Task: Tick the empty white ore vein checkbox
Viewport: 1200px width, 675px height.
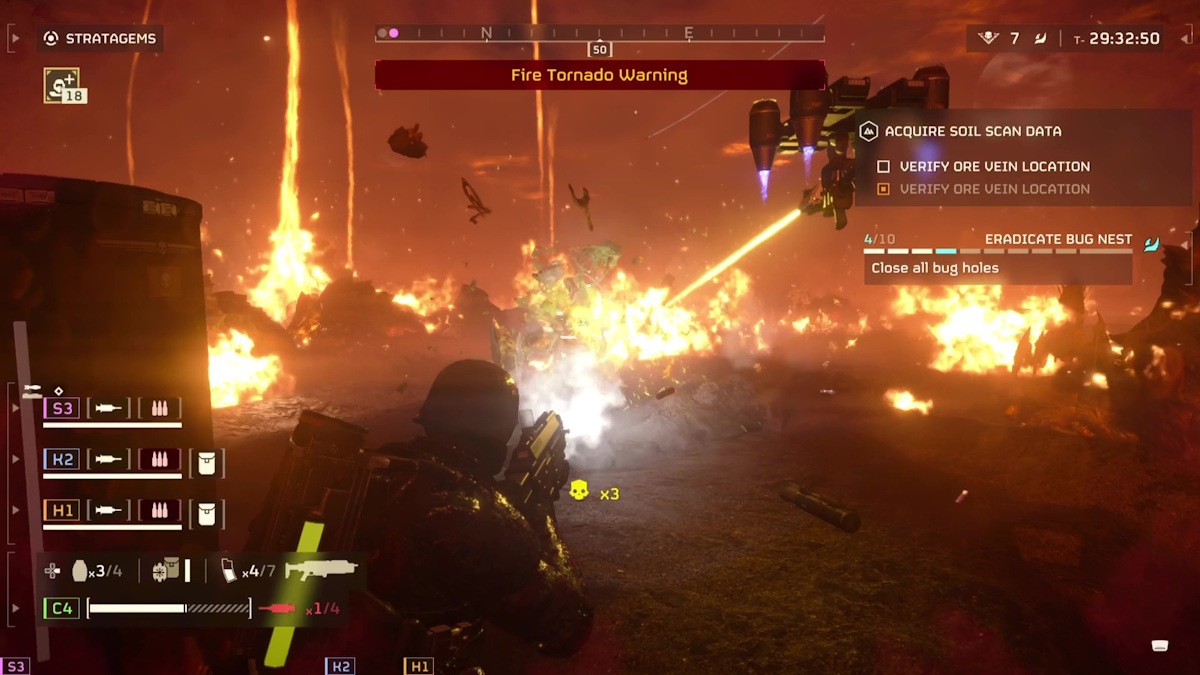Action: click(x=883, y=167)
